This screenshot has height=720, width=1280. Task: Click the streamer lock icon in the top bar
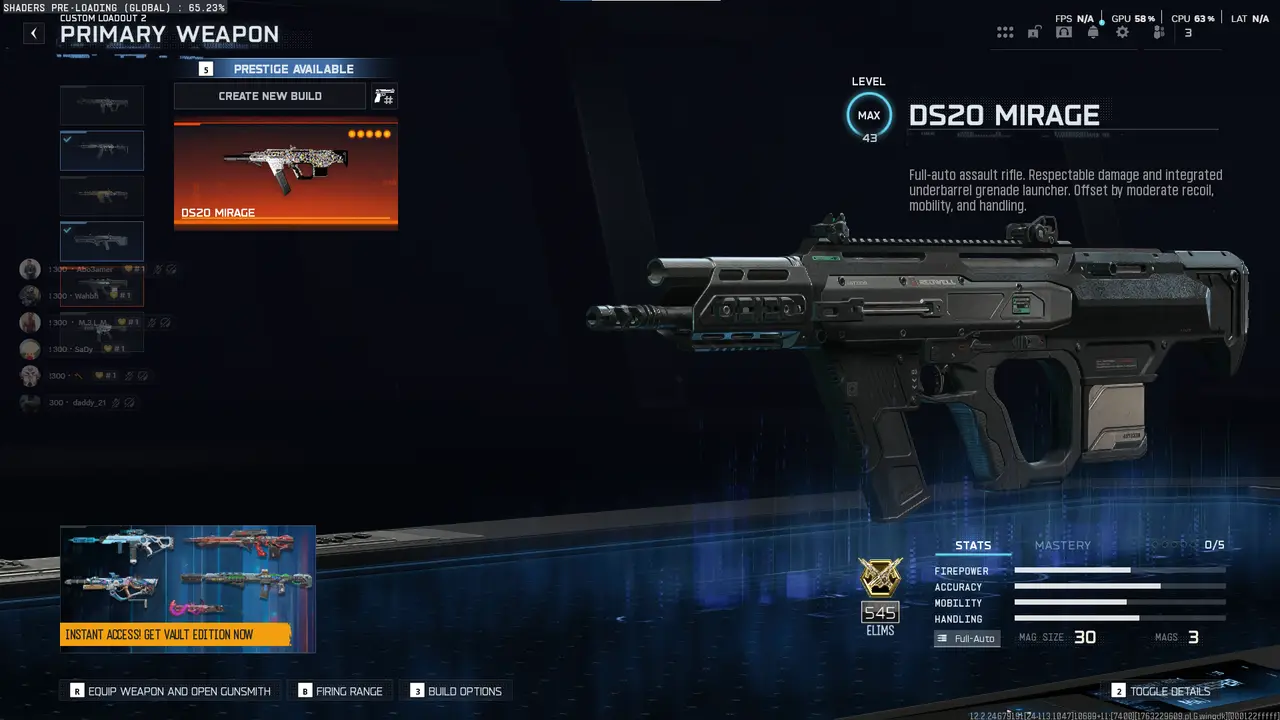[x=1034, y=31]
